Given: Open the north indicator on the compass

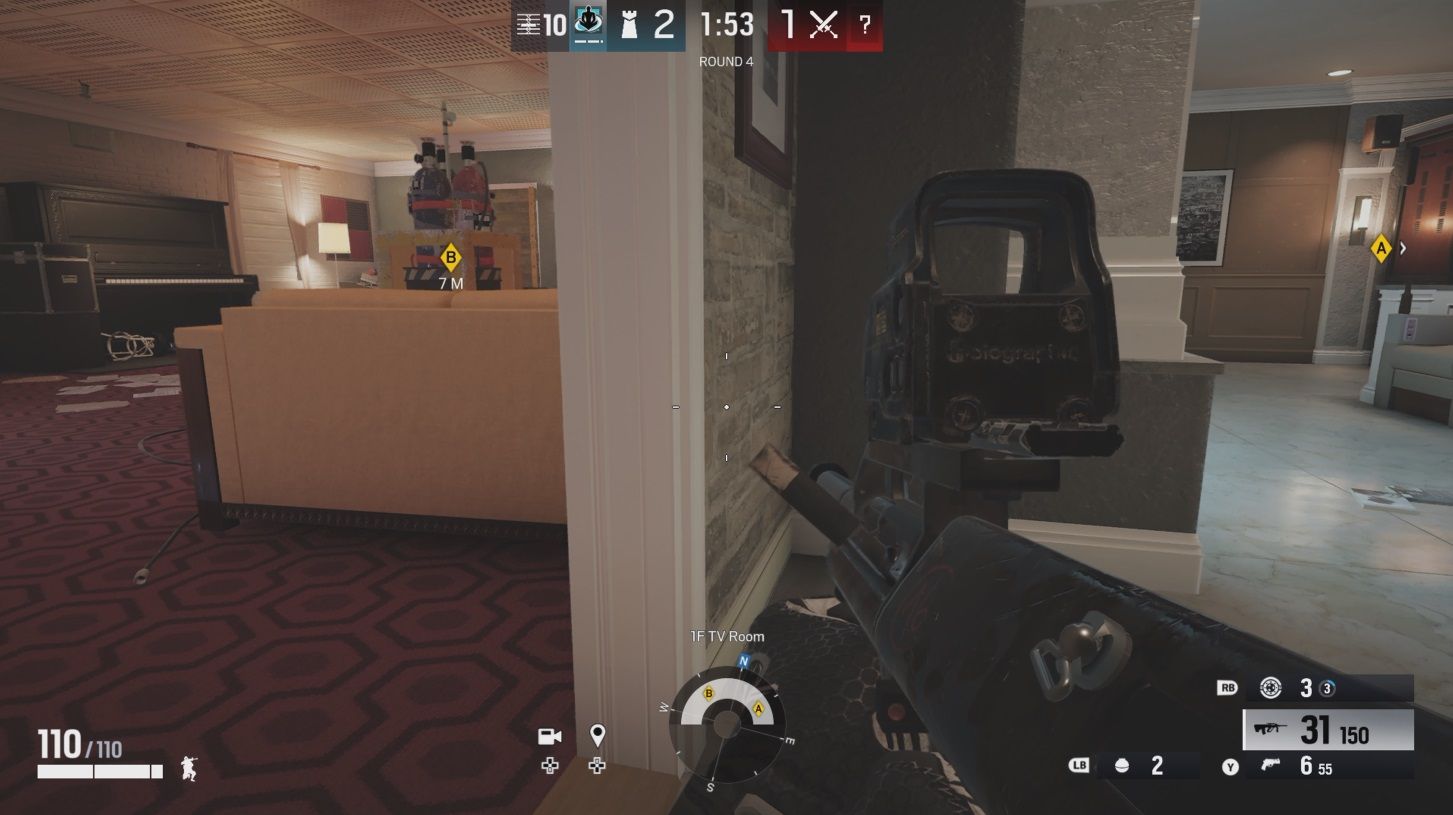Looking at the screenshot, I should 742,661.
